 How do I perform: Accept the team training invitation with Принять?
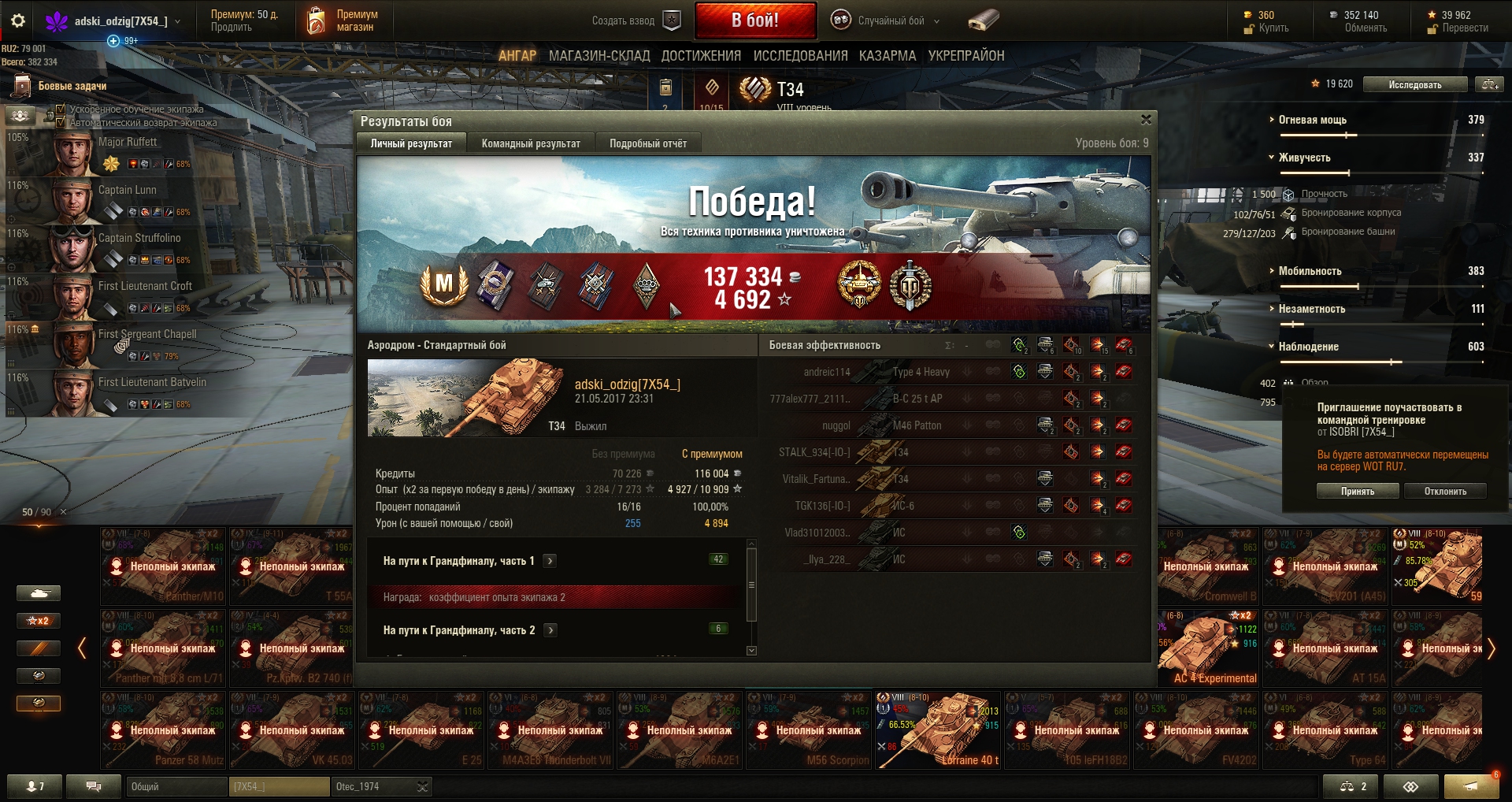pos(1358,491)
